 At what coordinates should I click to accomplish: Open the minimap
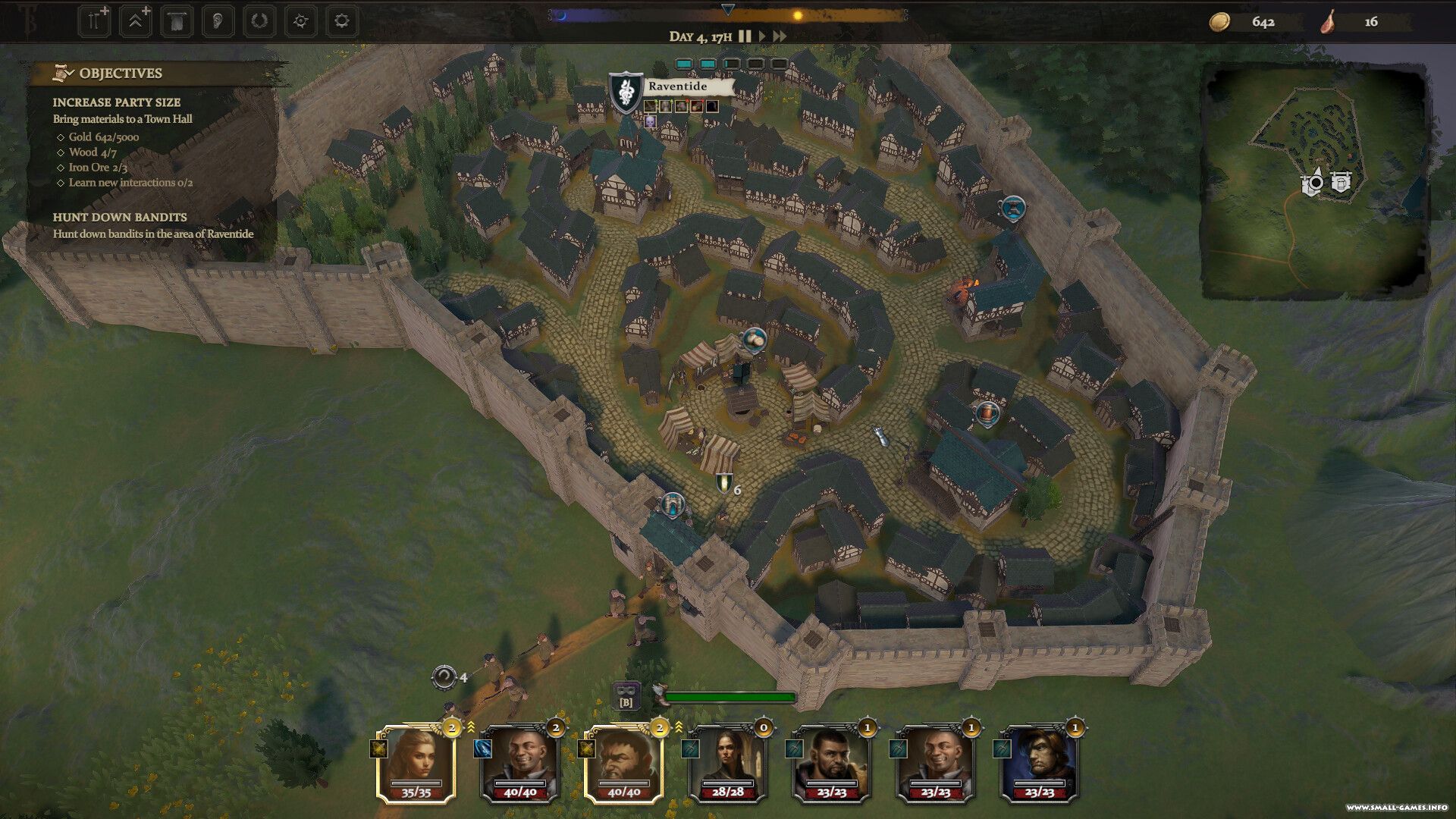tap(1316, 180)
